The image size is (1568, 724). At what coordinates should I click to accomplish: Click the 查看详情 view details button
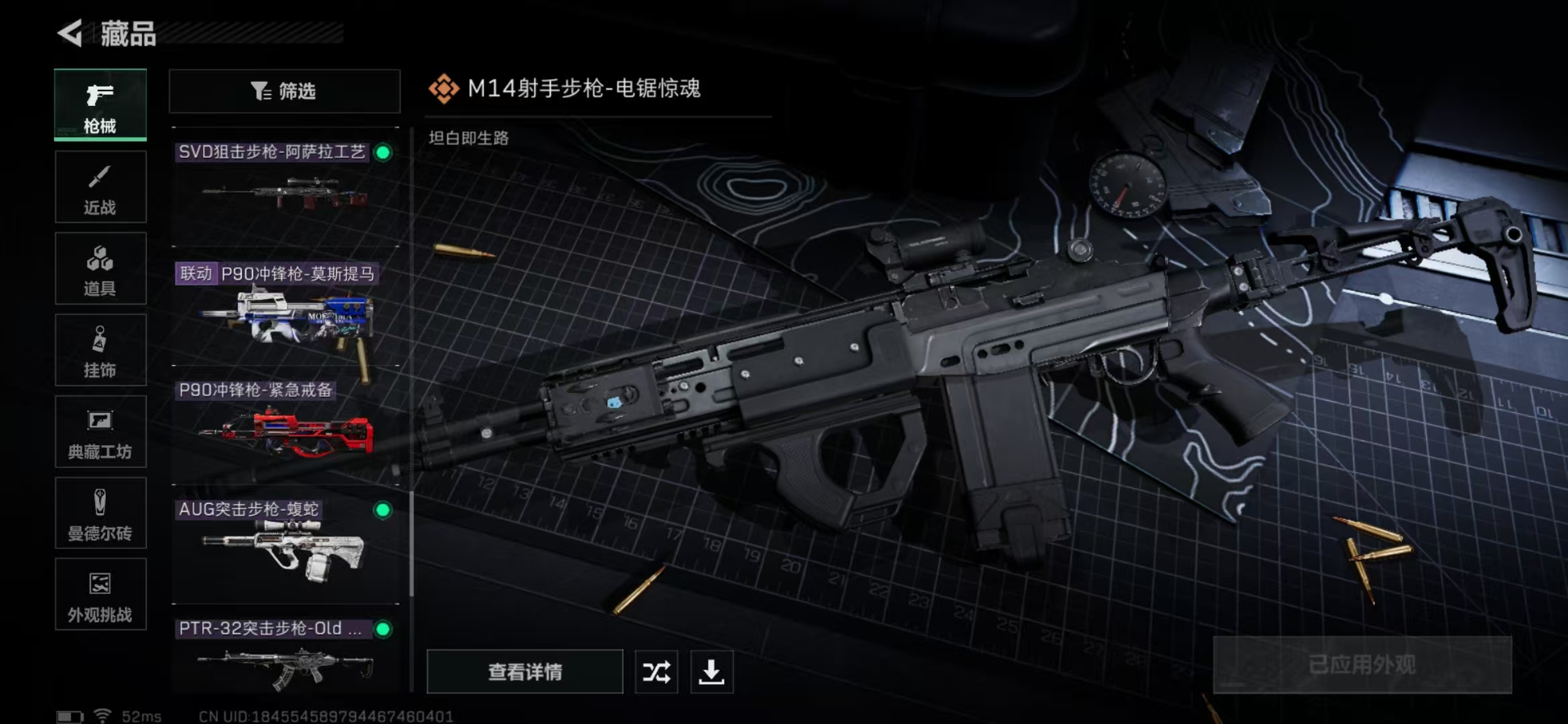525,672
